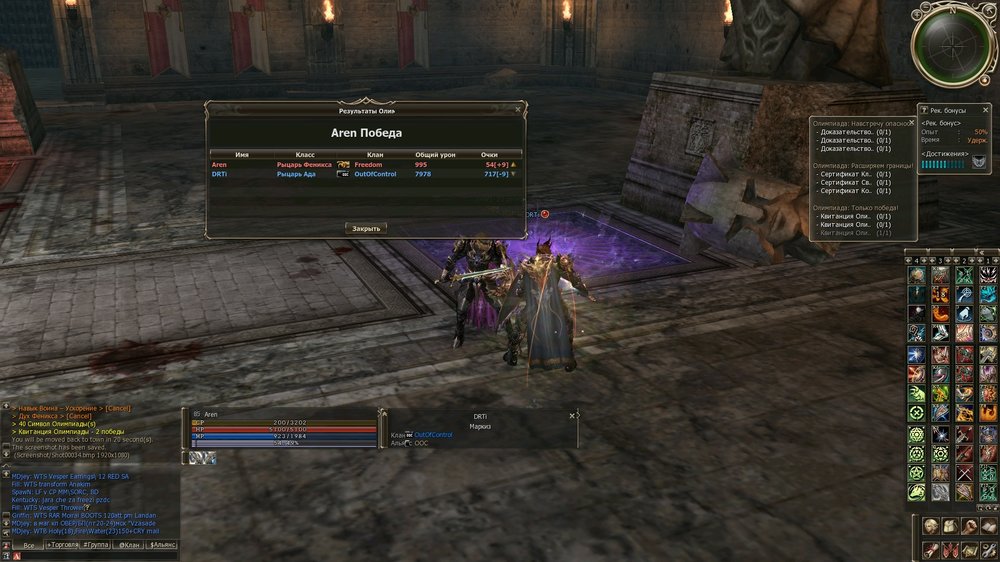This screenshot has height=562, width=1000.
Task: Select the @Клан chat tab
Action: tap(128, 545)
